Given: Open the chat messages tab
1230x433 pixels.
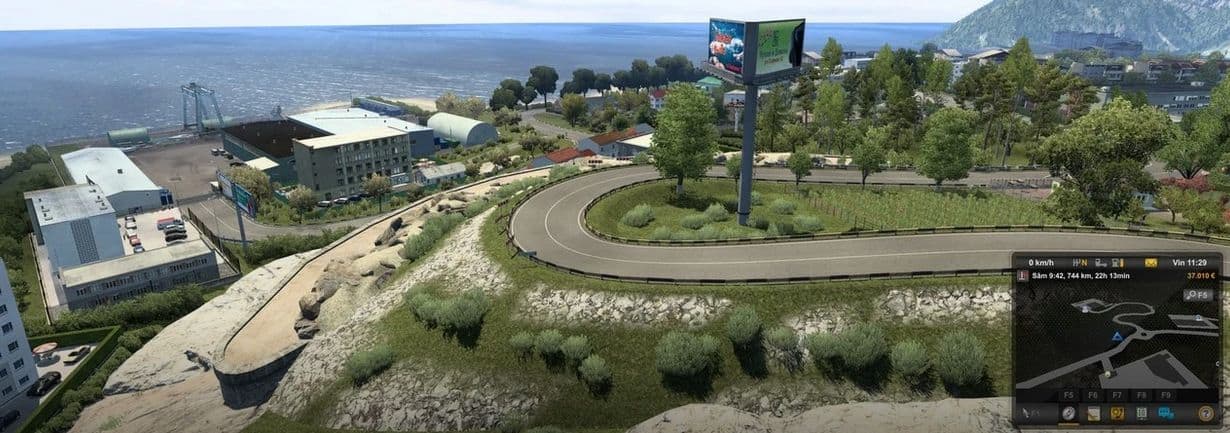Looking at the screenshot, I should 1166,412.
